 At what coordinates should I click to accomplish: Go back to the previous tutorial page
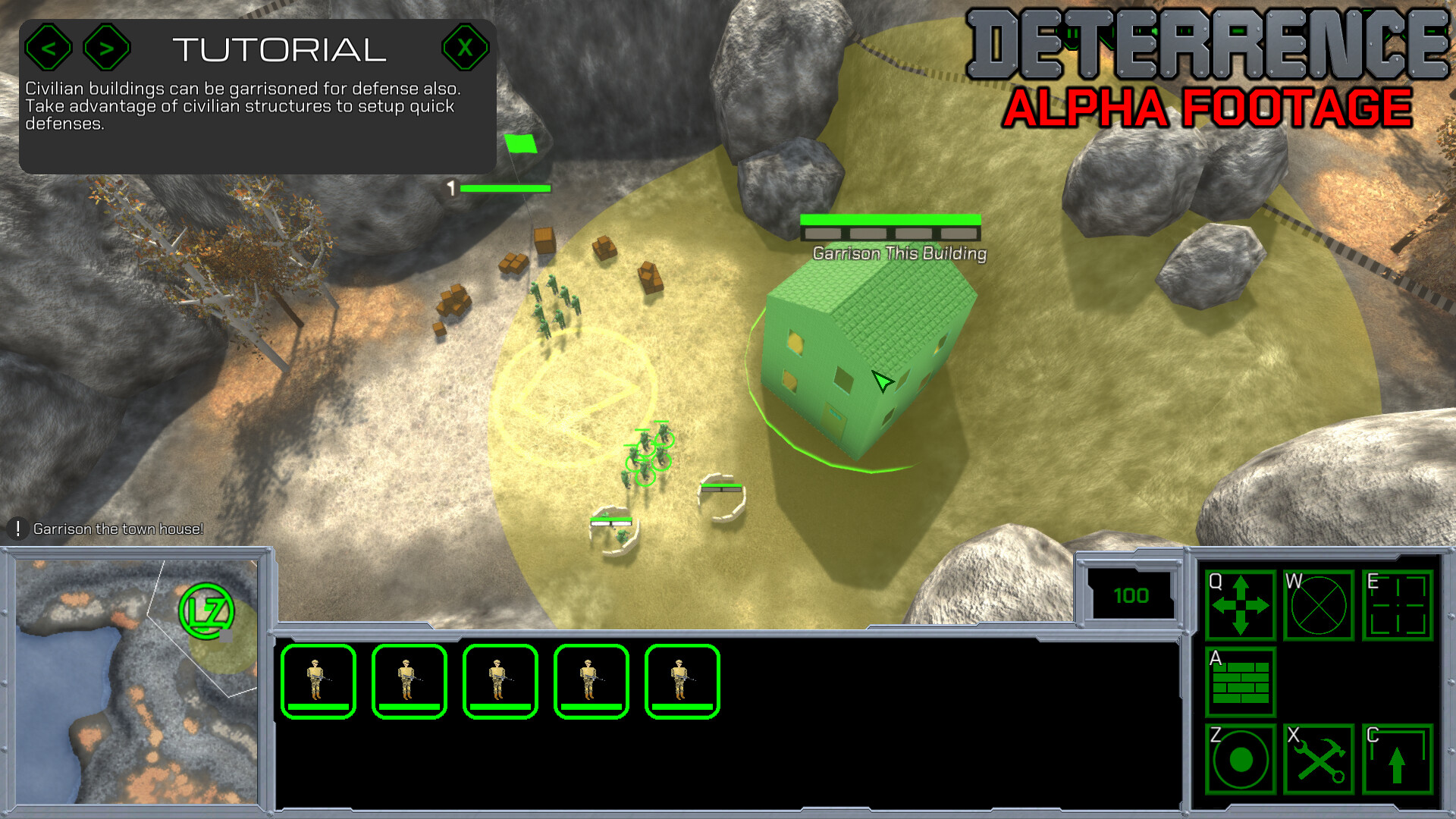click(50, 47)
